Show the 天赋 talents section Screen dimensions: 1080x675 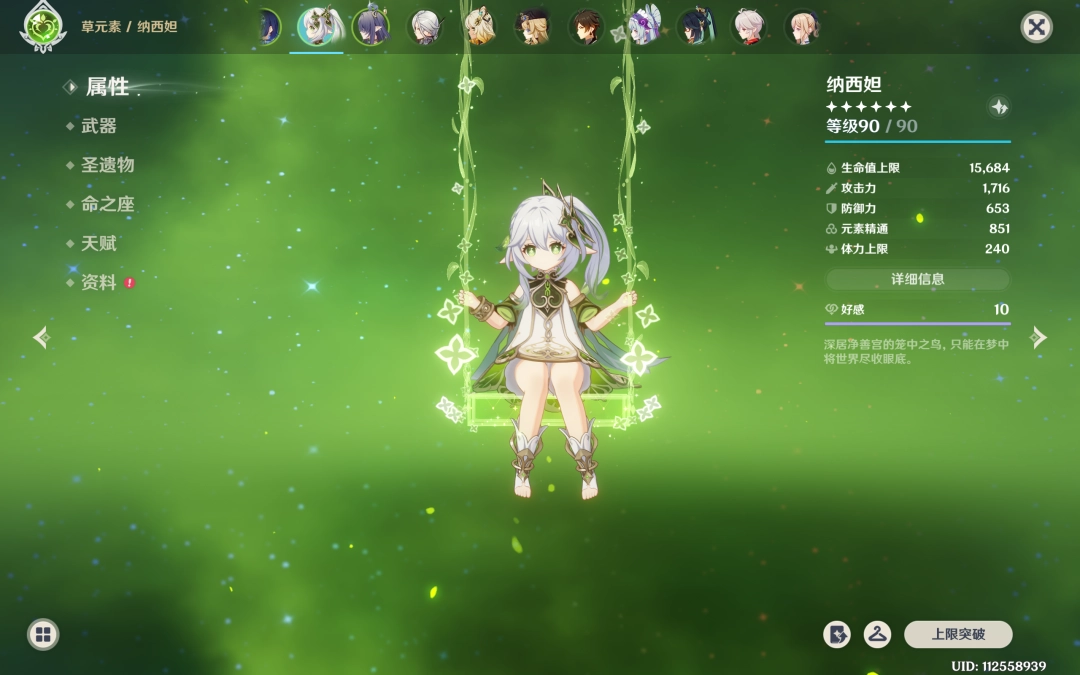click(99, 243)
